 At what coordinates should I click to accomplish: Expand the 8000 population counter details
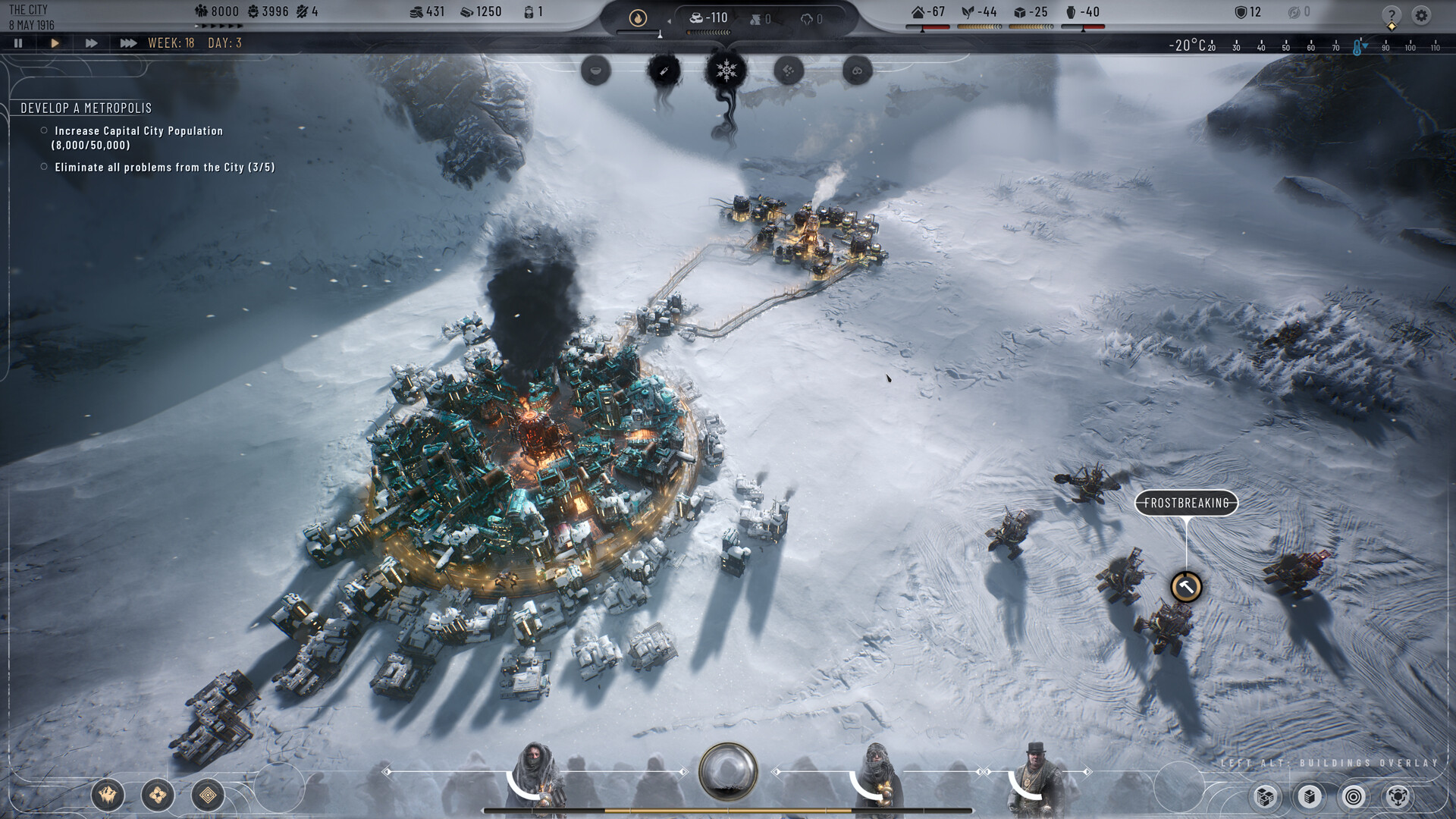[218, 11]
